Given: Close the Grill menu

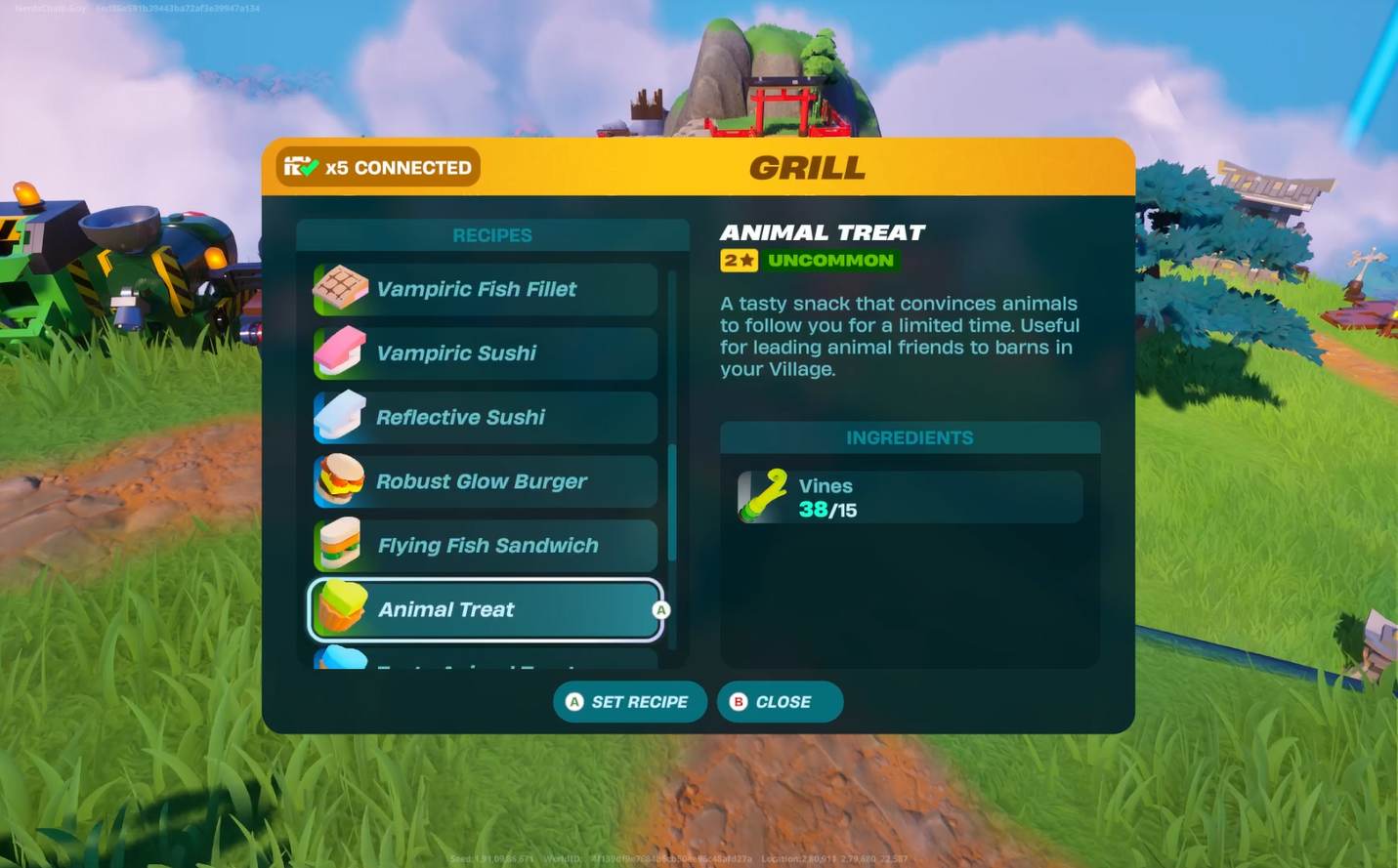Looking at the screenshot, I should [780, 702].
